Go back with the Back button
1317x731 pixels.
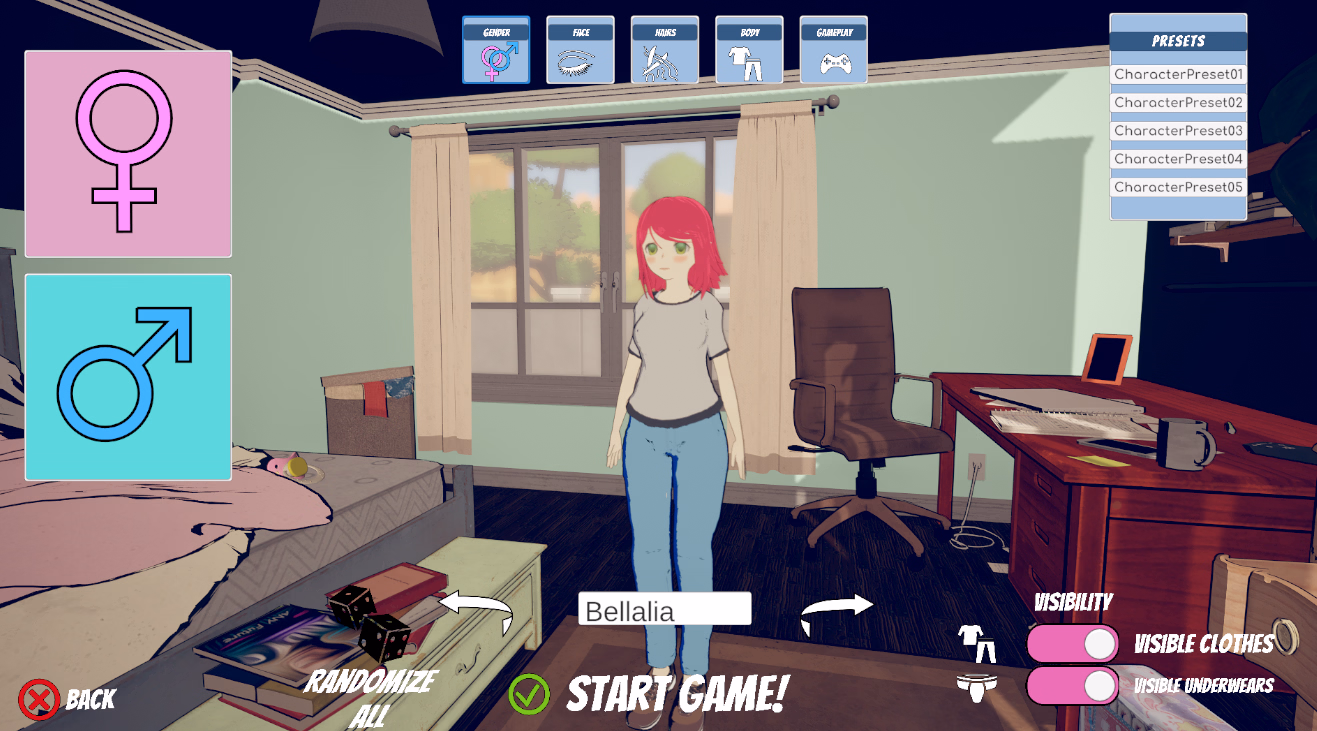(67, 699)
